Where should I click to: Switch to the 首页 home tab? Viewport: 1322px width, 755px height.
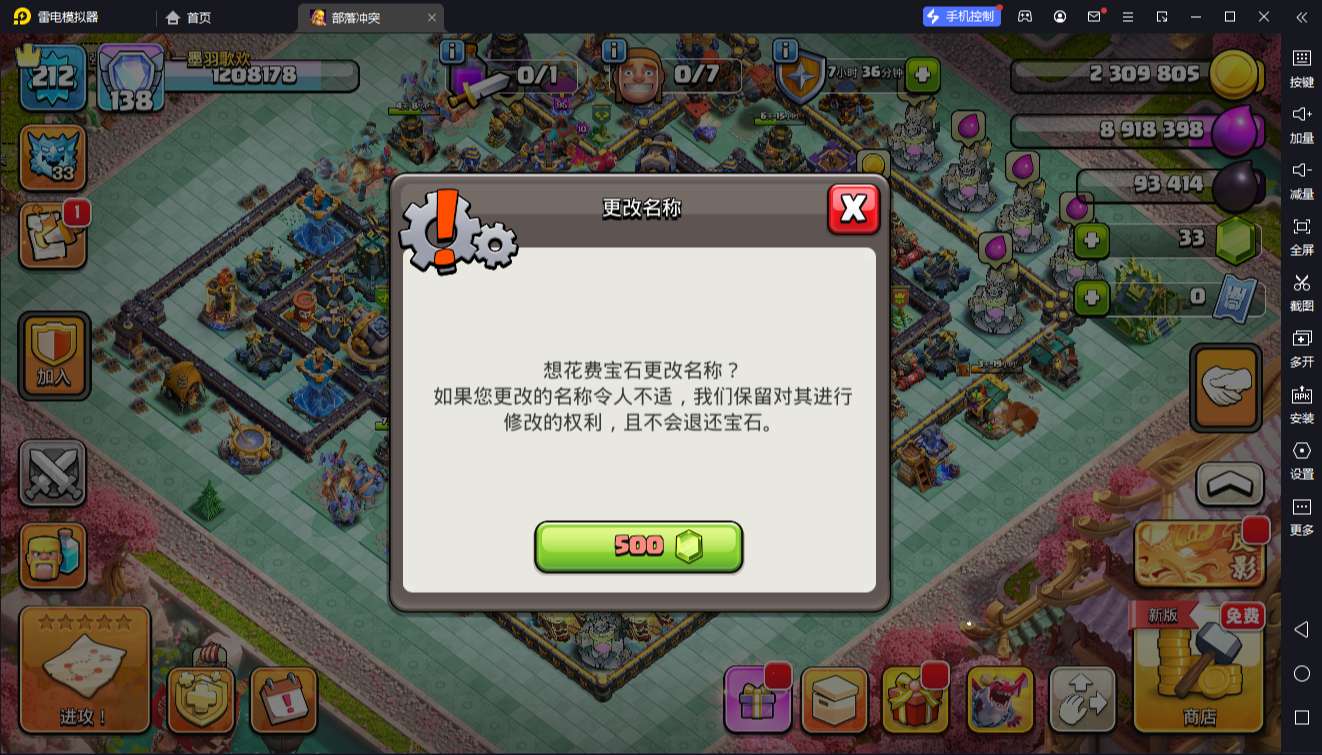188,17
